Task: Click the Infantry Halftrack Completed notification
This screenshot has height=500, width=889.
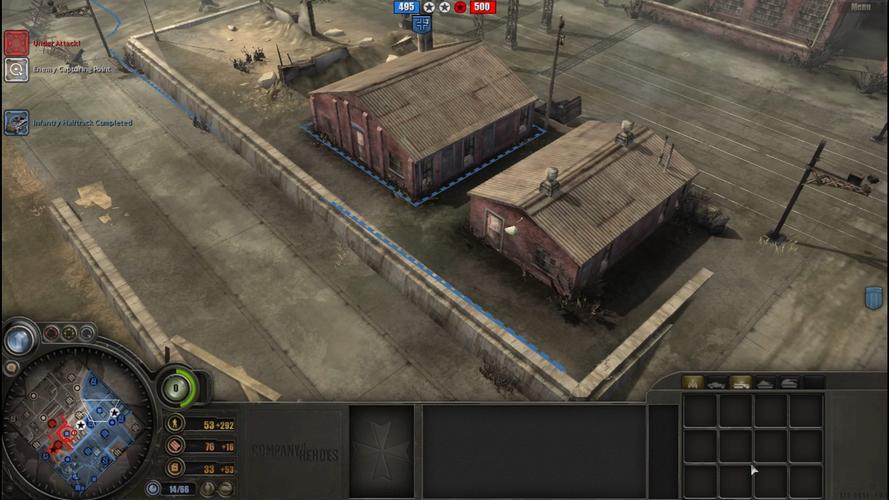Action: tap(16, 122)
